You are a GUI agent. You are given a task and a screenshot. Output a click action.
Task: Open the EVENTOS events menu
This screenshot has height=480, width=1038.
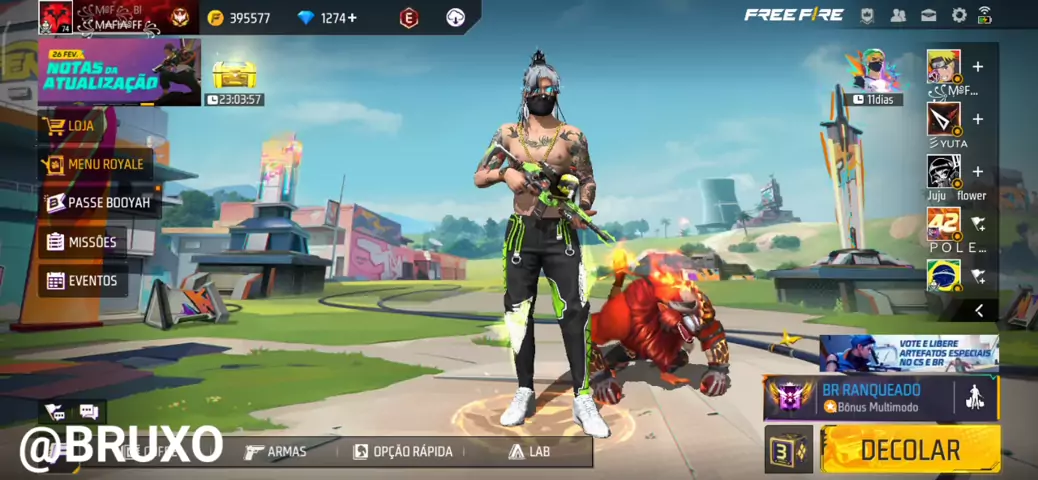tap(82, 281)
